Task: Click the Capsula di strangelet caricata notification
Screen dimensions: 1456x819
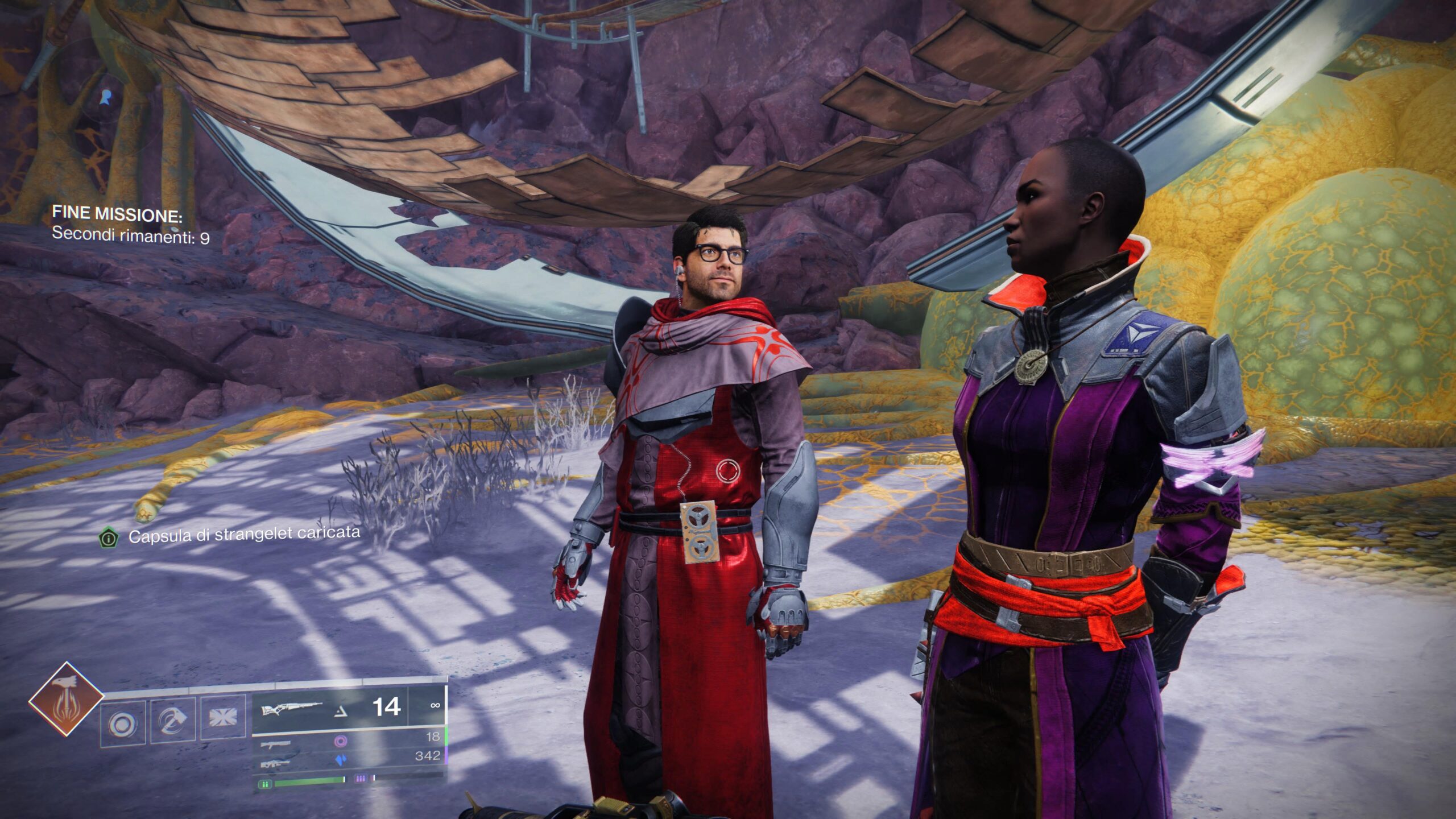Action: click(x=243, y=534)
